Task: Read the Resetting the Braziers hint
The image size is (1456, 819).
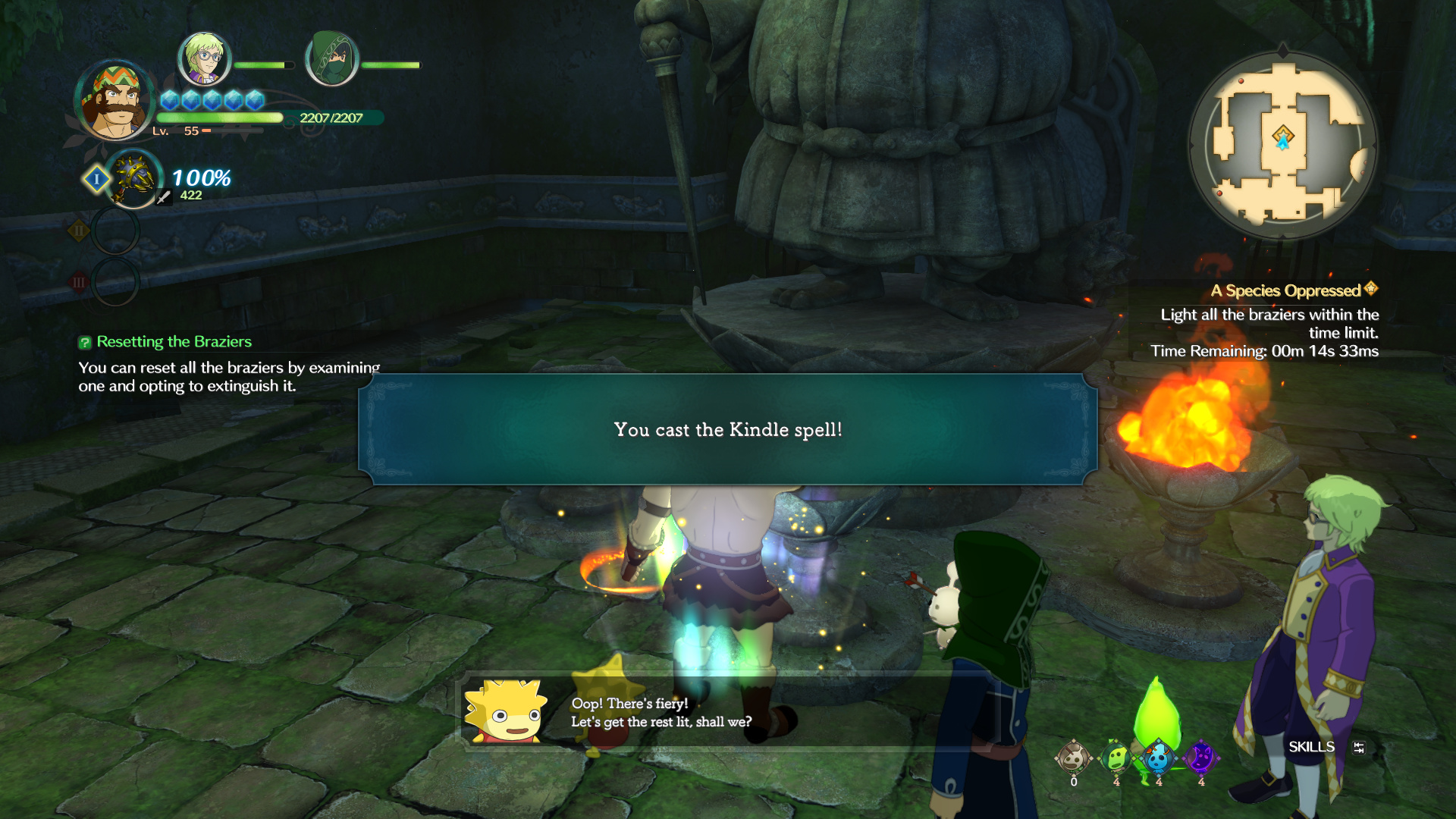Action: tap(174, 342)
